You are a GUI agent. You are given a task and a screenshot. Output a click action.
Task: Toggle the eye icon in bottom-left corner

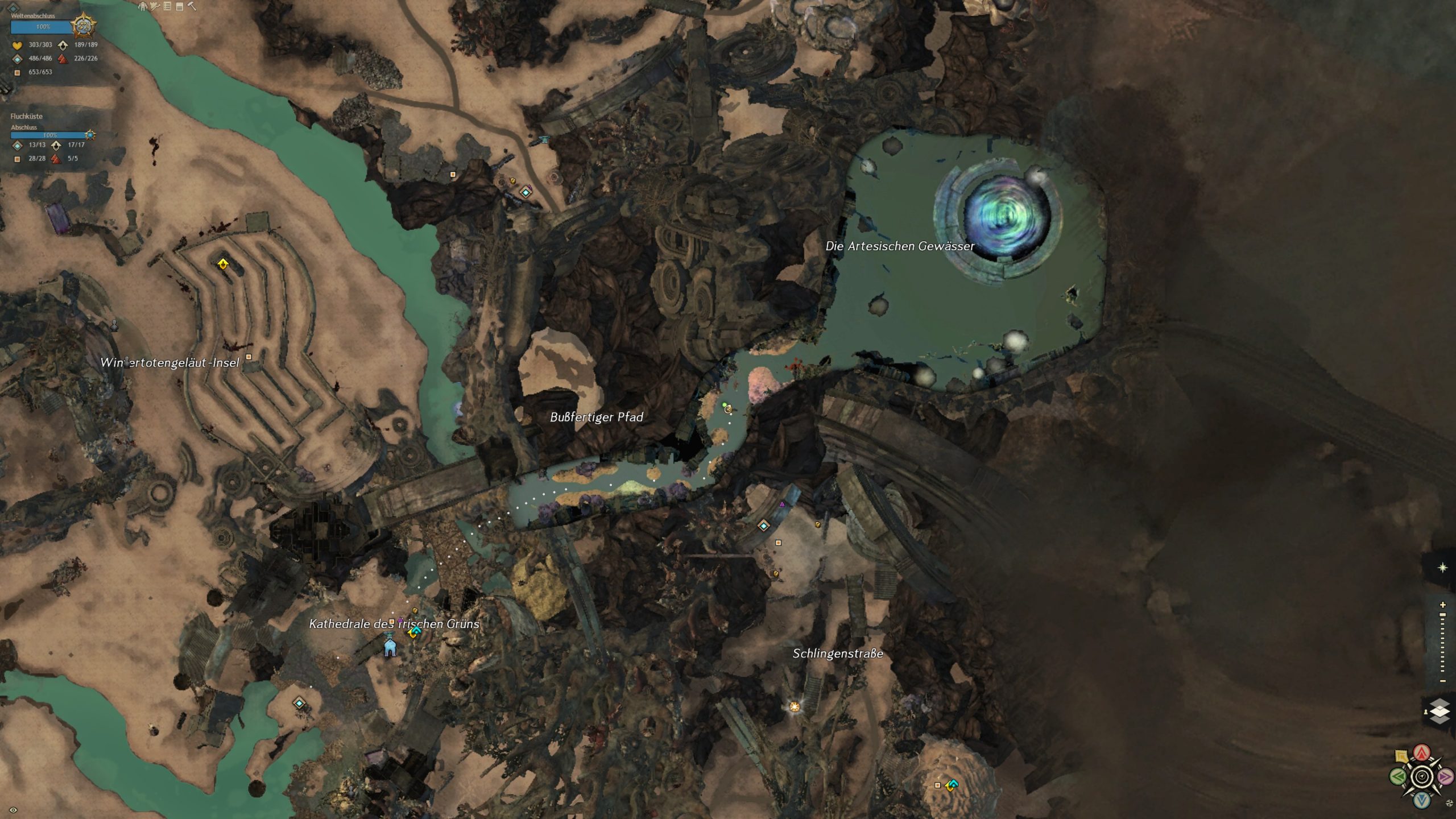point(13,810)
